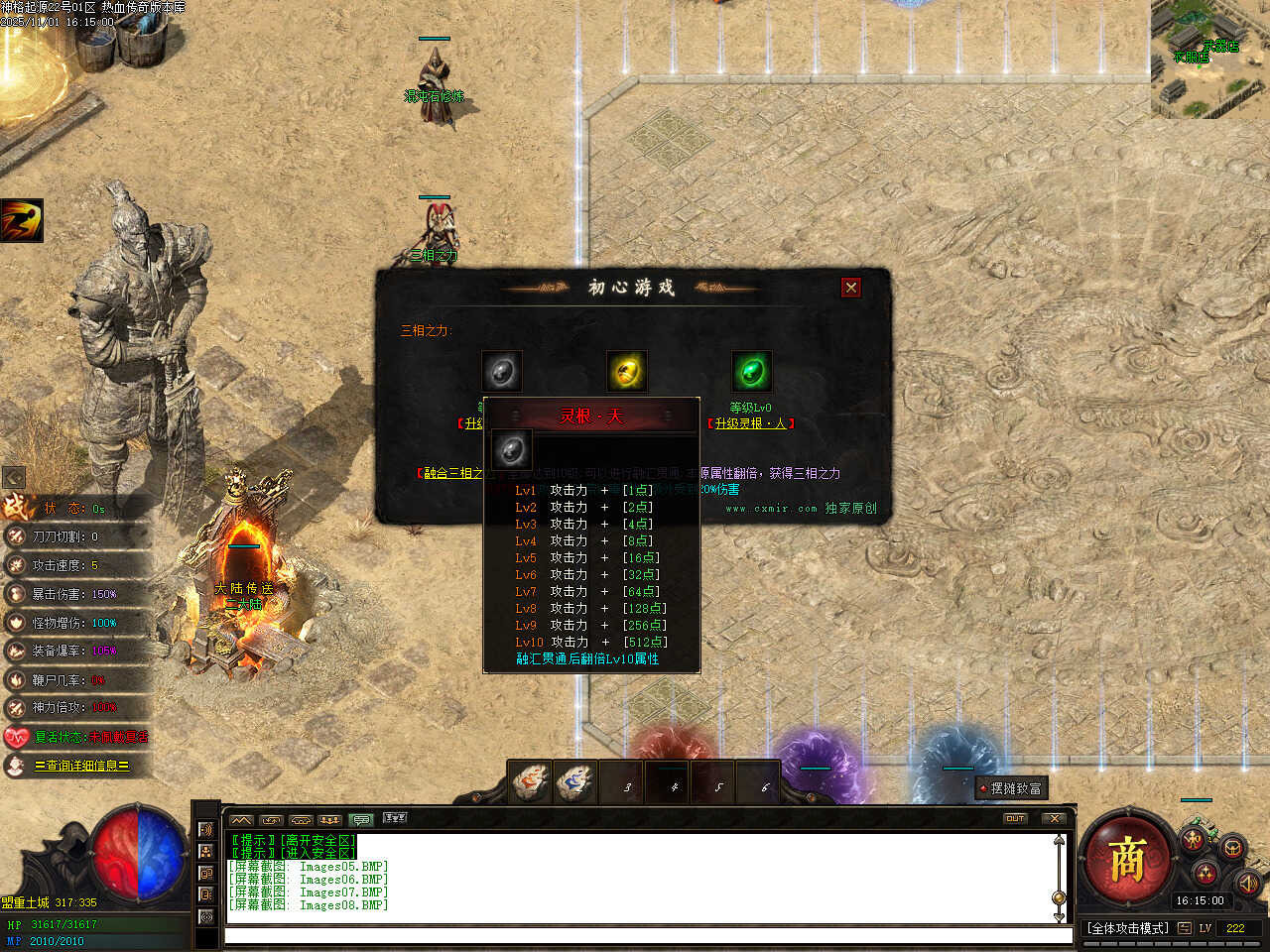Viewport: 1270px width, 952px height.
Task: Click the 战 battle status icon
Action: coord(18,507)
